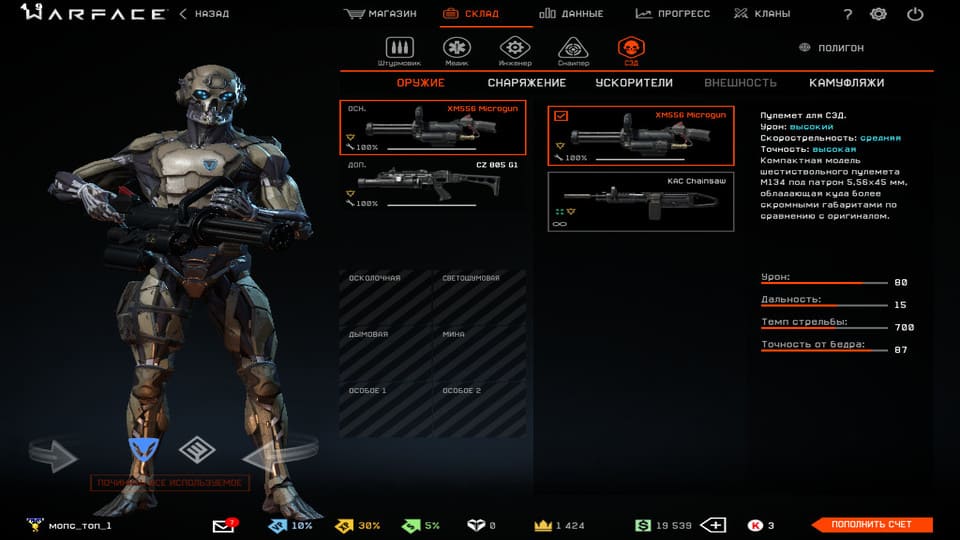Open the Полигон shooting range
This screenshot has height=540, width=960.
click(x=832, y=48)
